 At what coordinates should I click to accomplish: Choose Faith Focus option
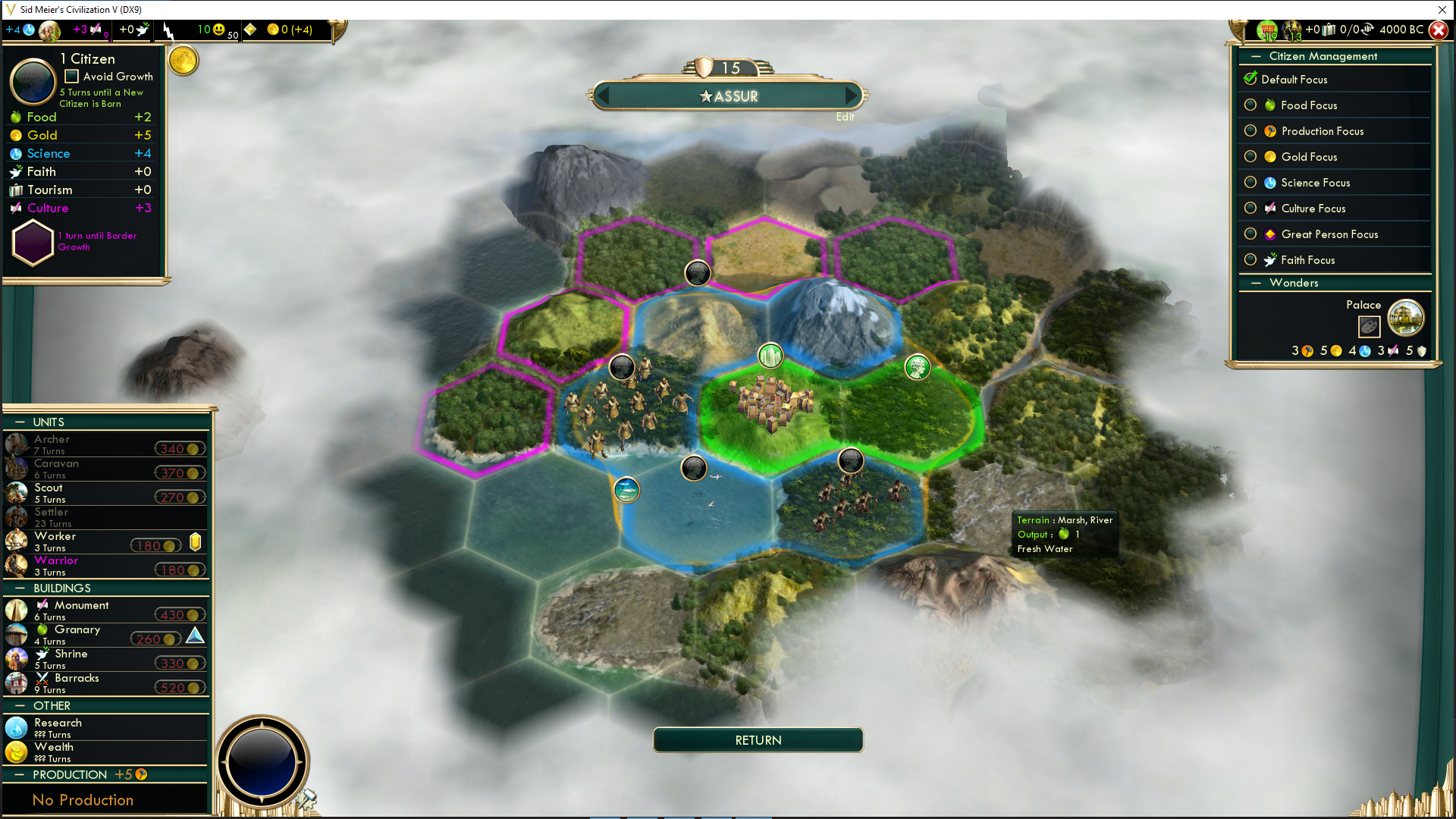tap(1250, 260)
